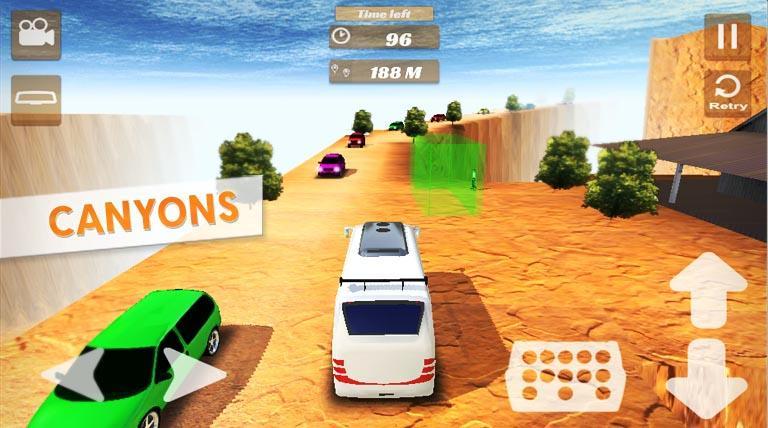Tap the brake pedal
Viewport: 768px width, 428px height.
tap(566, 373)
